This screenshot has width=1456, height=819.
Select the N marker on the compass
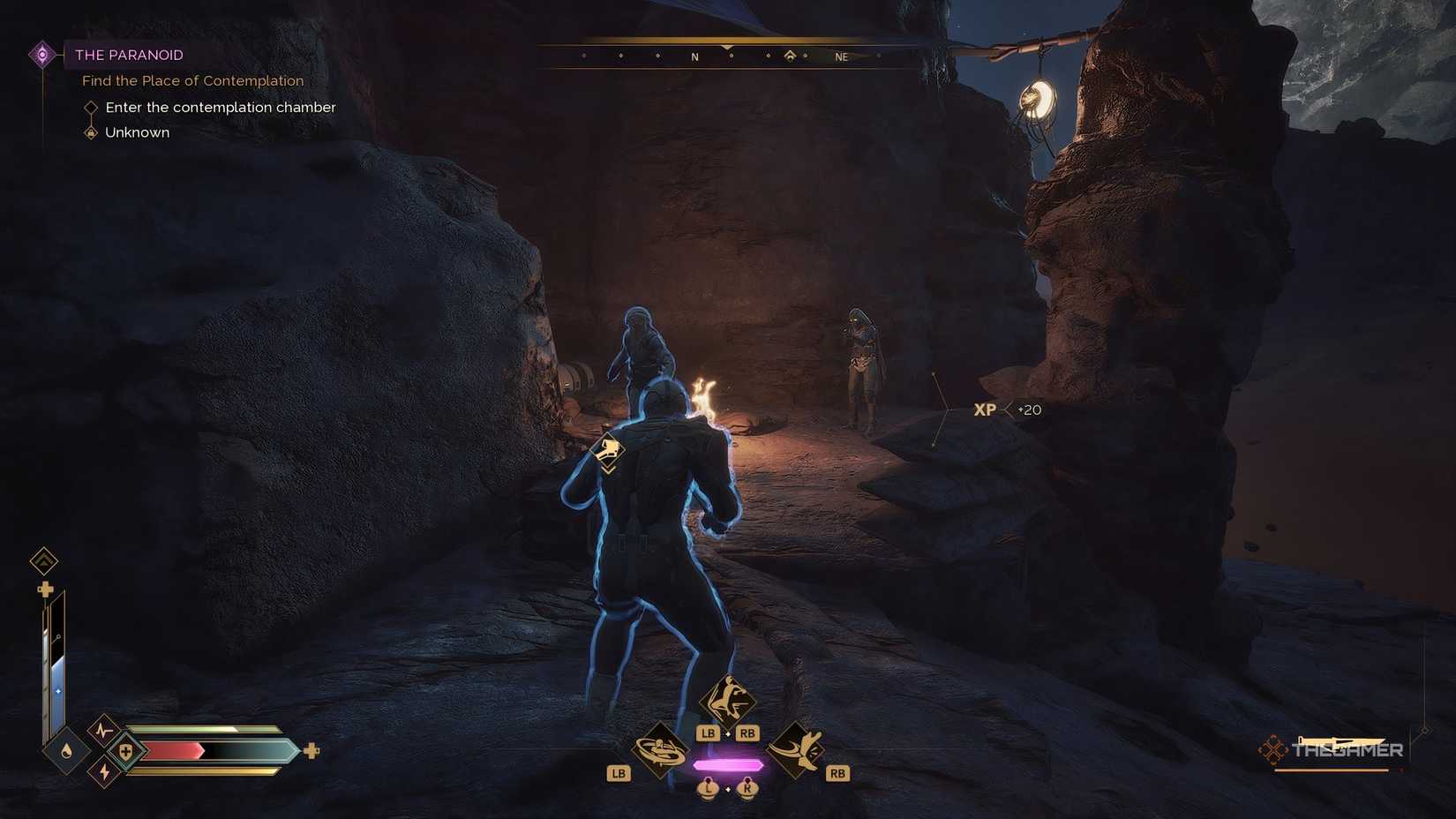coord(694,56)
